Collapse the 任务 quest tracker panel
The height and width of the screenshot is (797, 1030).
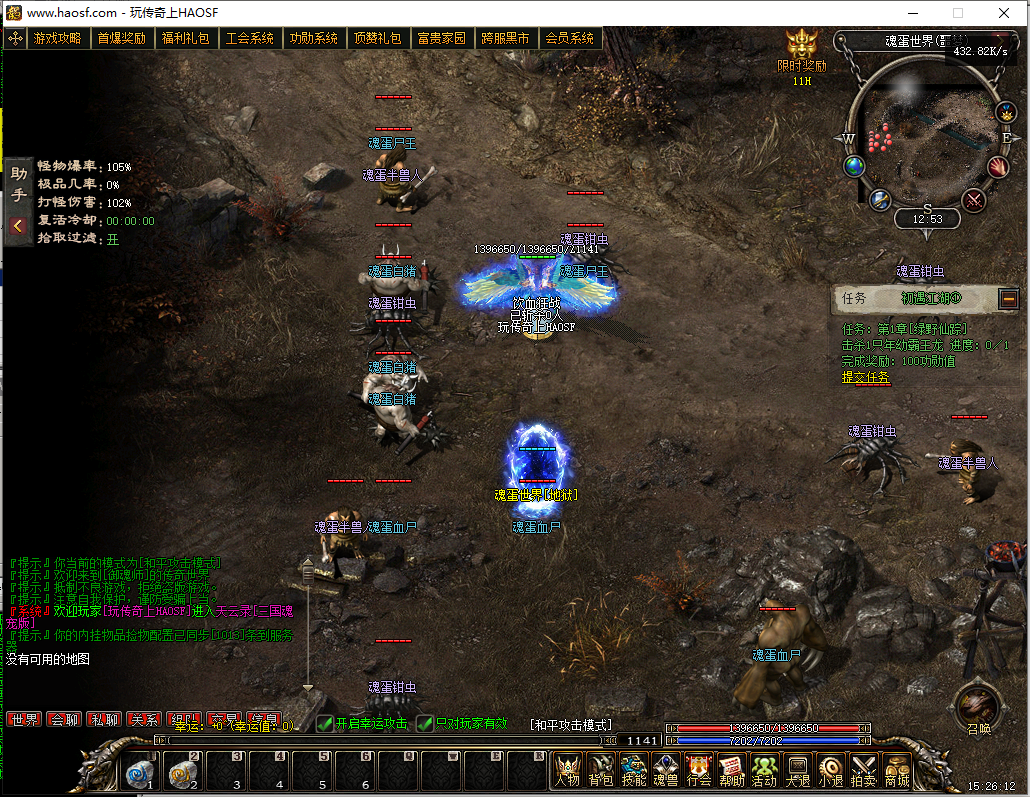(1008, 298)
